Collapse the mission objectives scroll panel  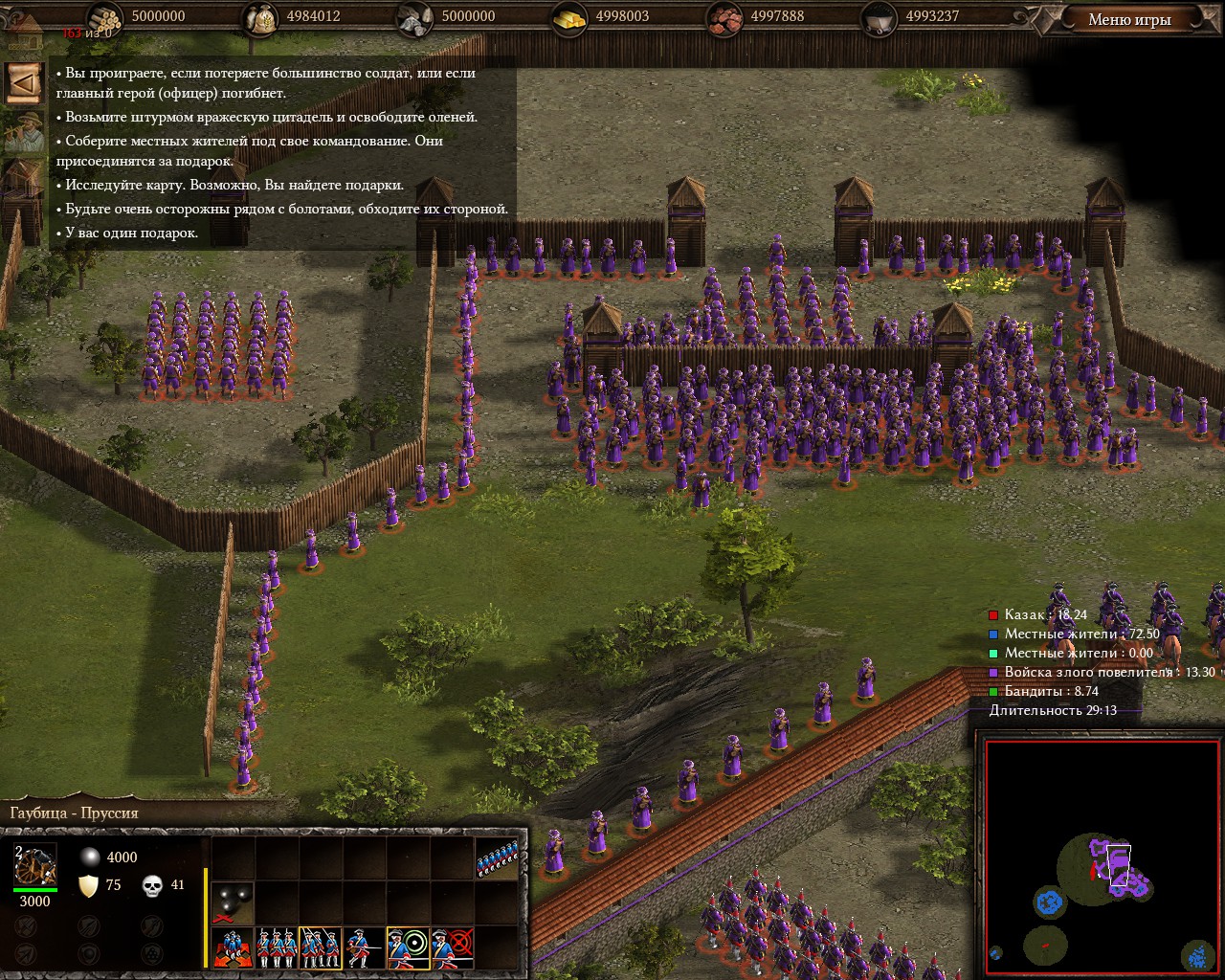coord(24,83)
